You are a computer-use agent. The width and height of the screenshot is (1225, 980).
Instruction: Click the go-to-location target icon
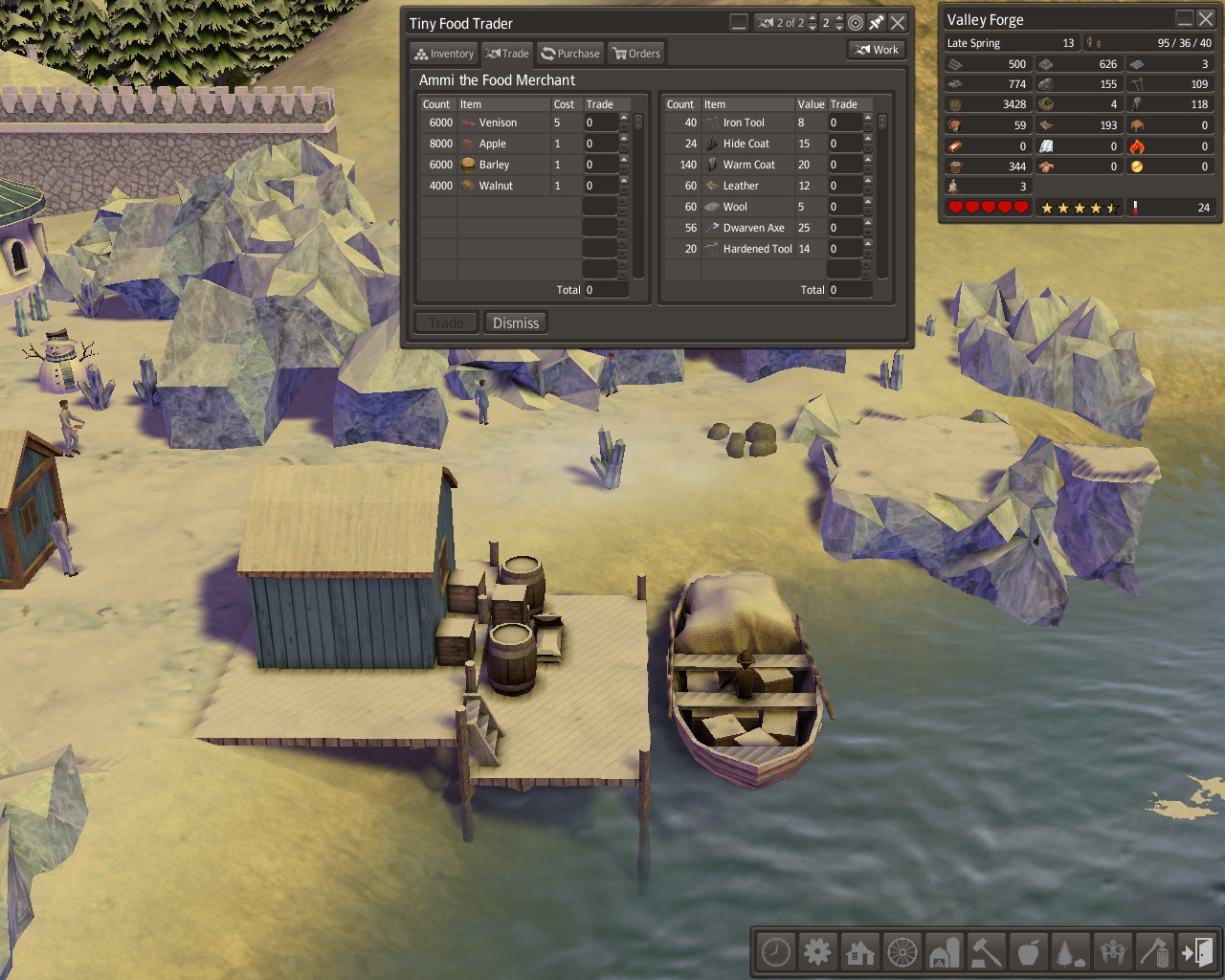pos(856,22)
